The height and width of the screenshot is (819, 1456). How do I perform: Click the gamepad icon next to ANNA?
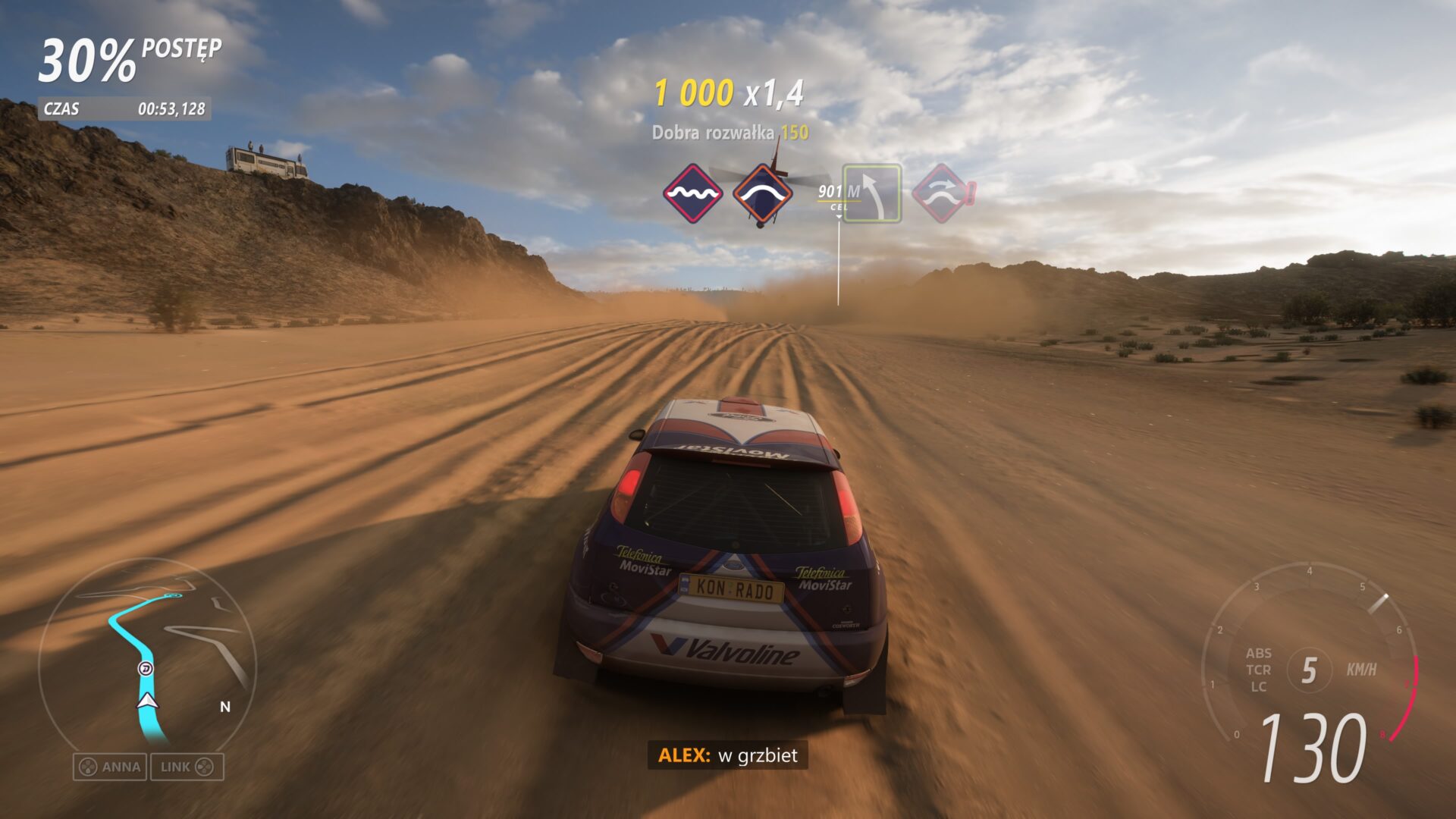coord(87,767)
